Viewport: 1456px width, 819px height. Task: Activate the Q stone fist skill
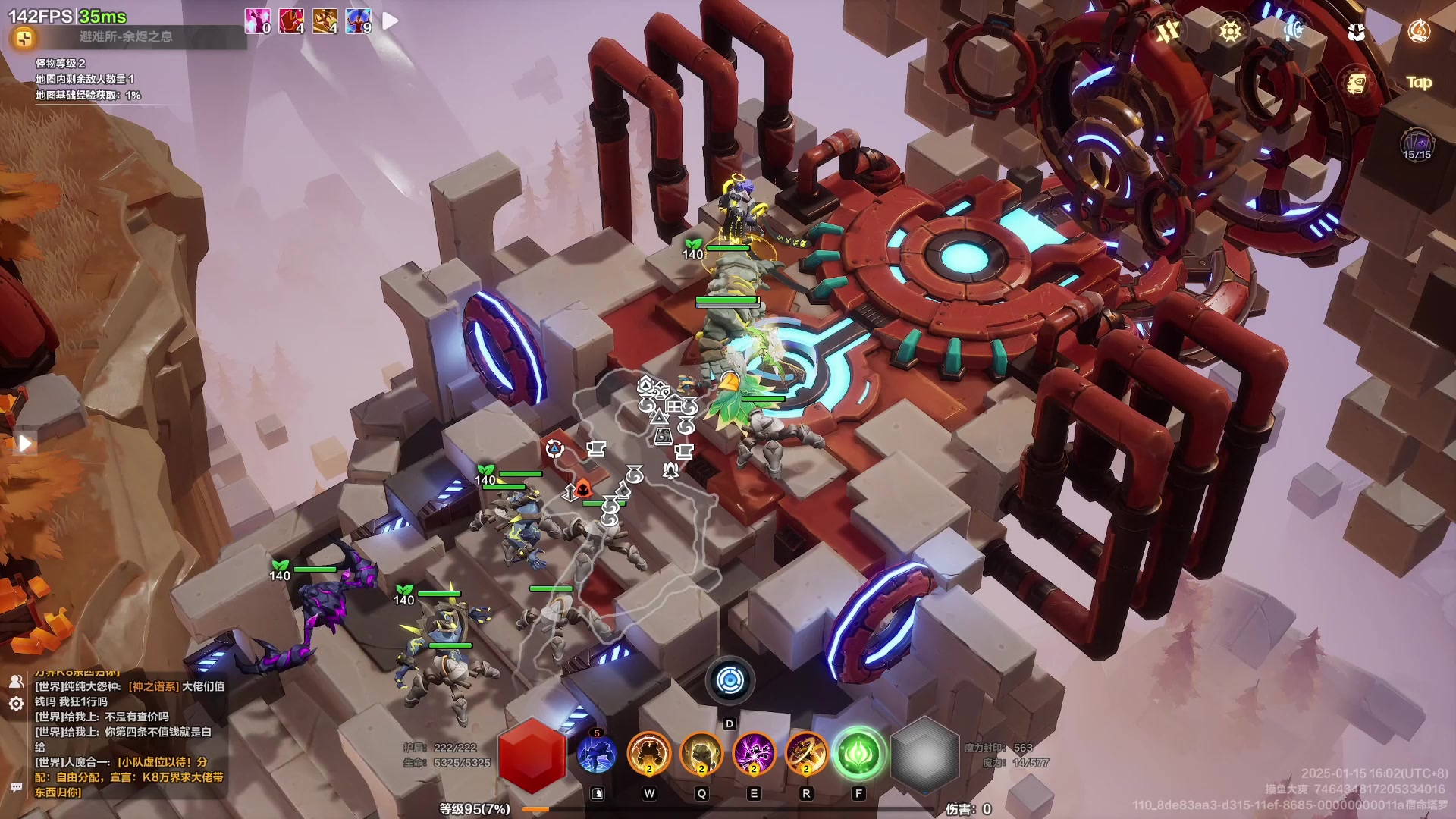coord(701,755)
